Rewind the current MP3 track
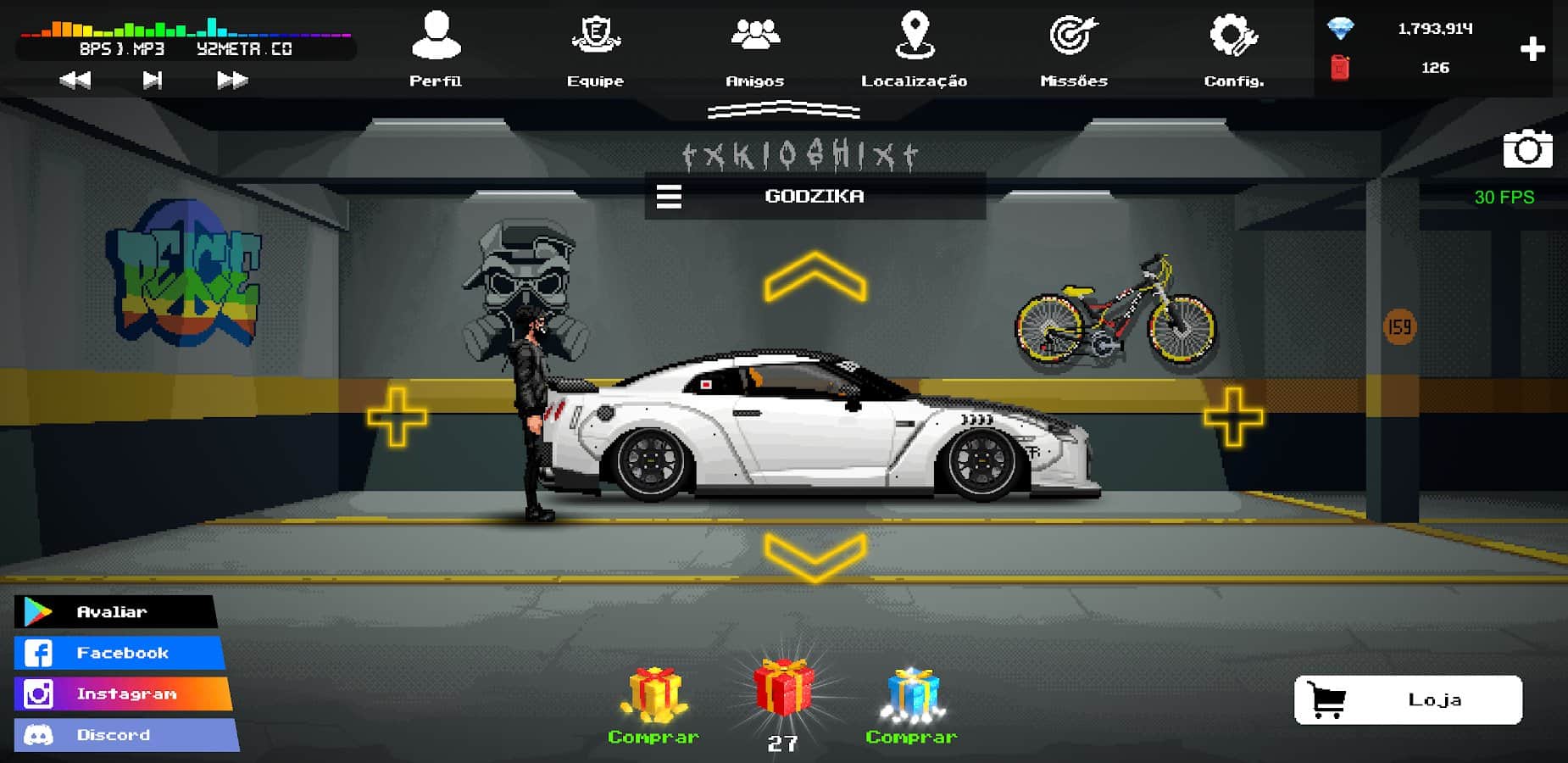 click(75, 79)
